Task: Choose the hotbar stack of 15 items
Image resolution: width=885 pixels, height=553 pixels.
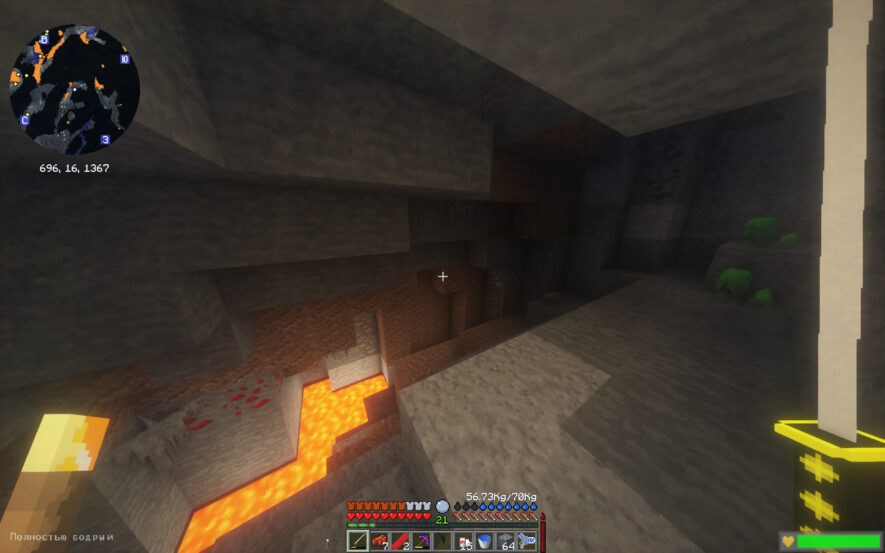Action: (463, 541)
